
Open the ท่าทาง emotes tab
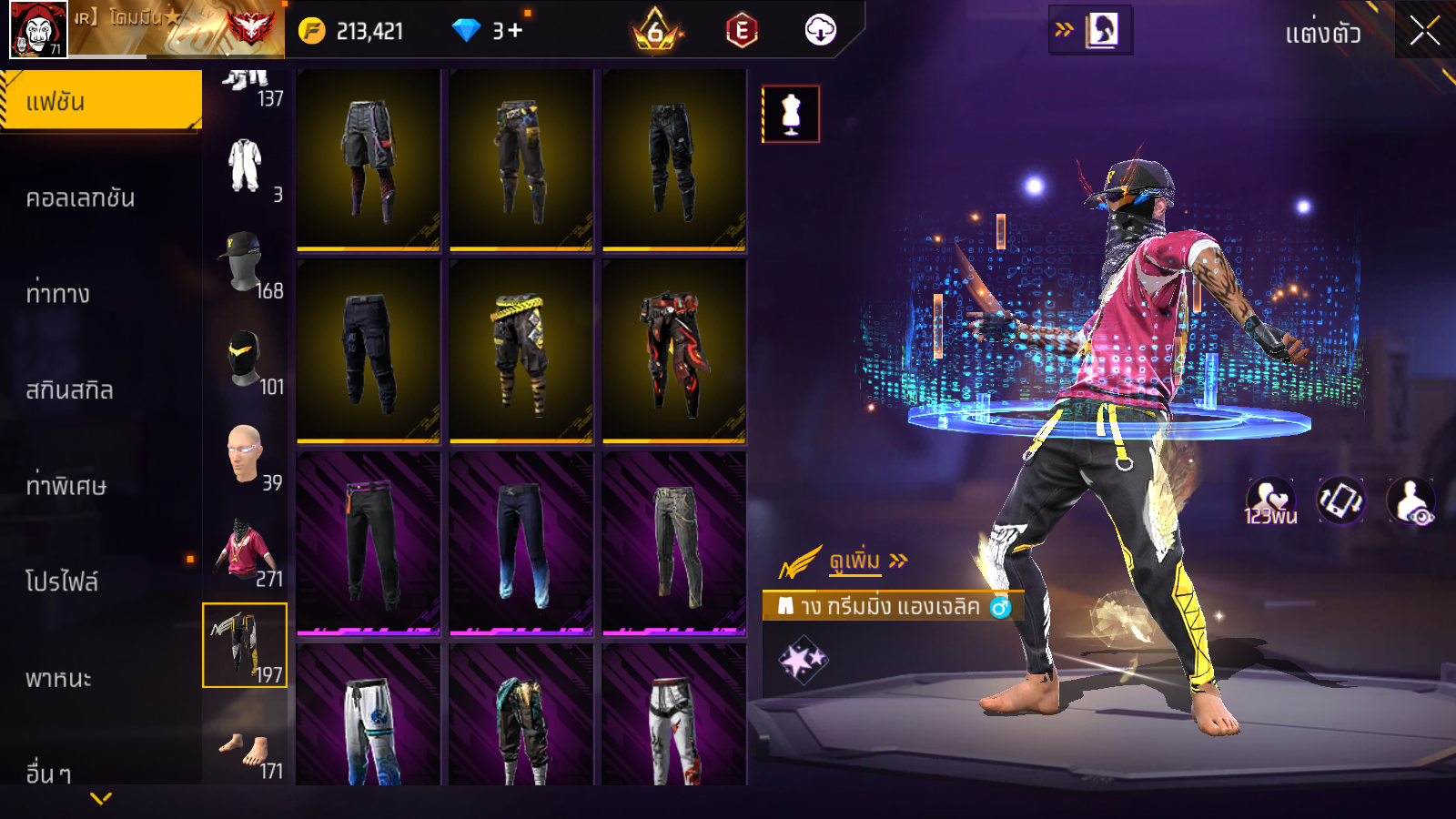57,294
